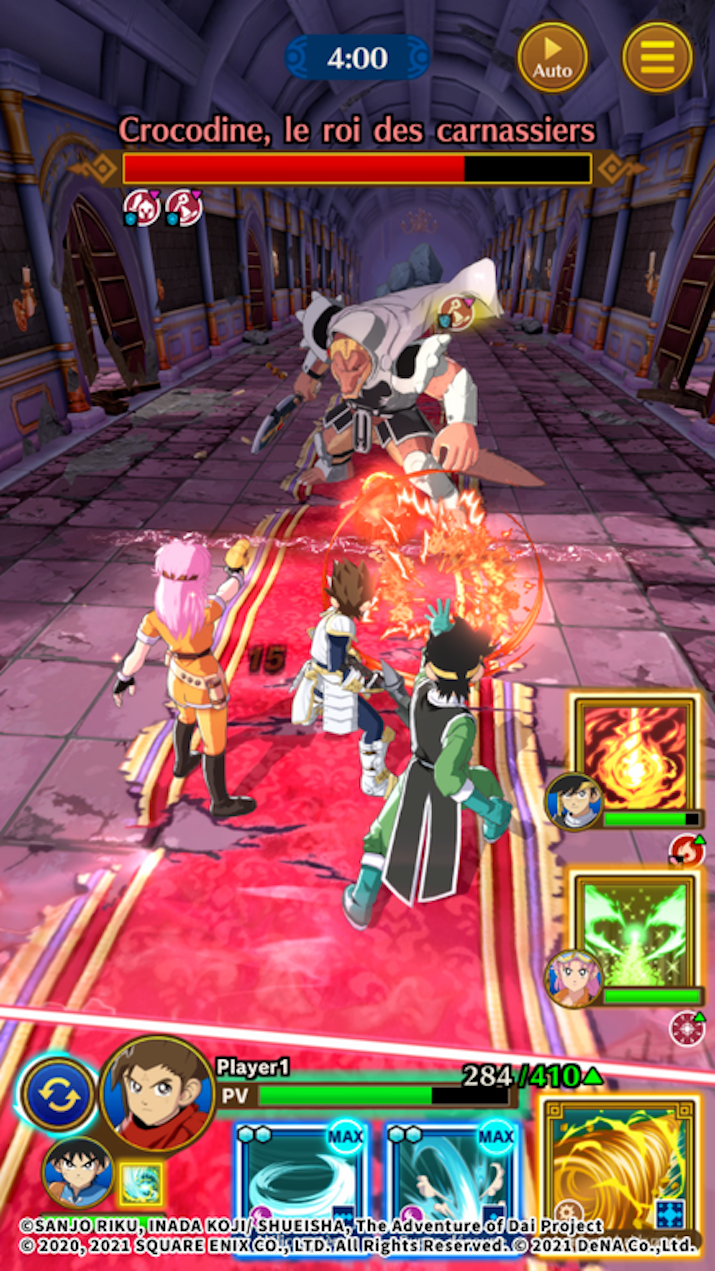Tap the boss's second debuff status icon
The width and height of the screenshot is (715, 1271).
[x=183, y=207]
